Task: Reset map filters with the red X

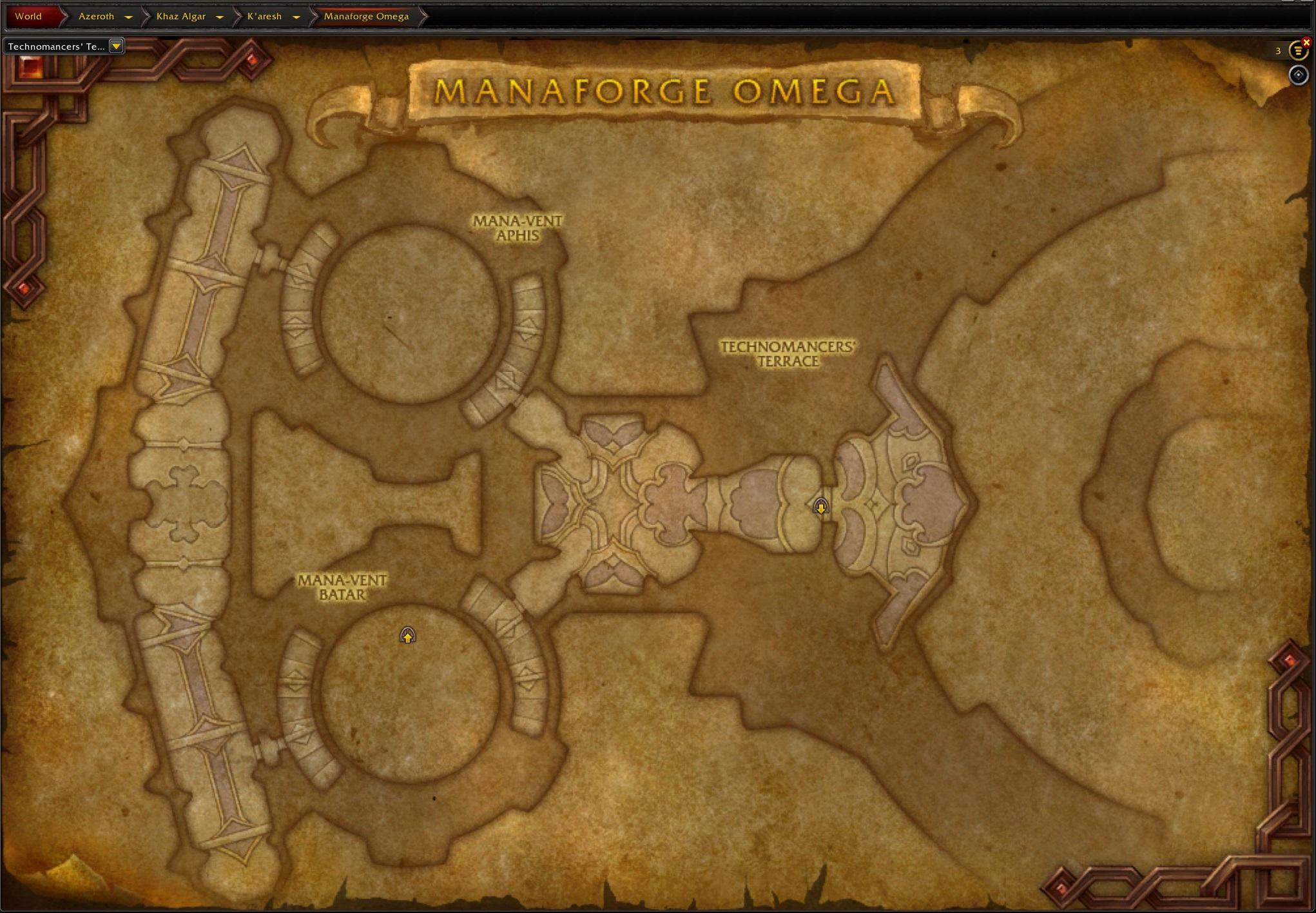Action: (x=1306, y=43)
